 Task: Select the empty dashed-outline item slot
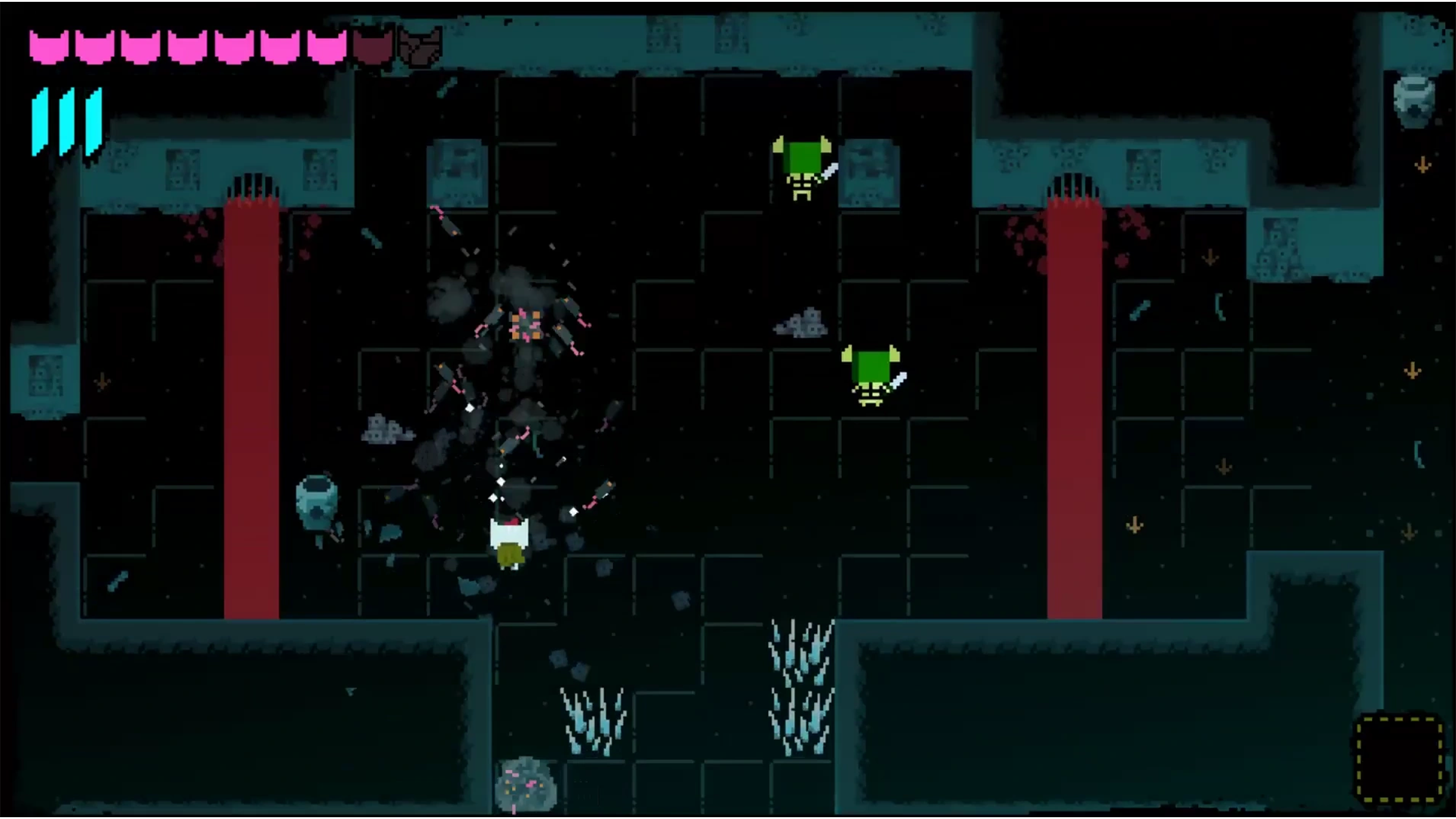tap(1400, 759)
